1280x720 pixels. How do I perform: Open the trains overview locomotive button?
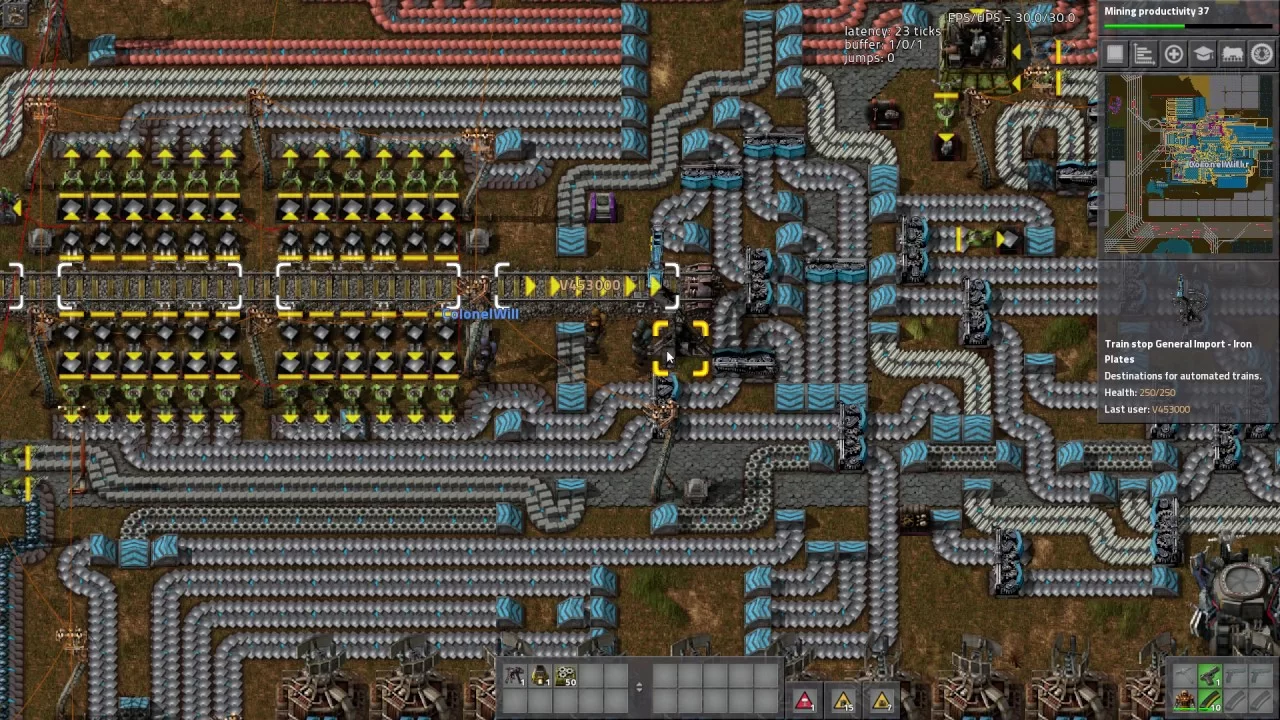[x=1232, y=55]
